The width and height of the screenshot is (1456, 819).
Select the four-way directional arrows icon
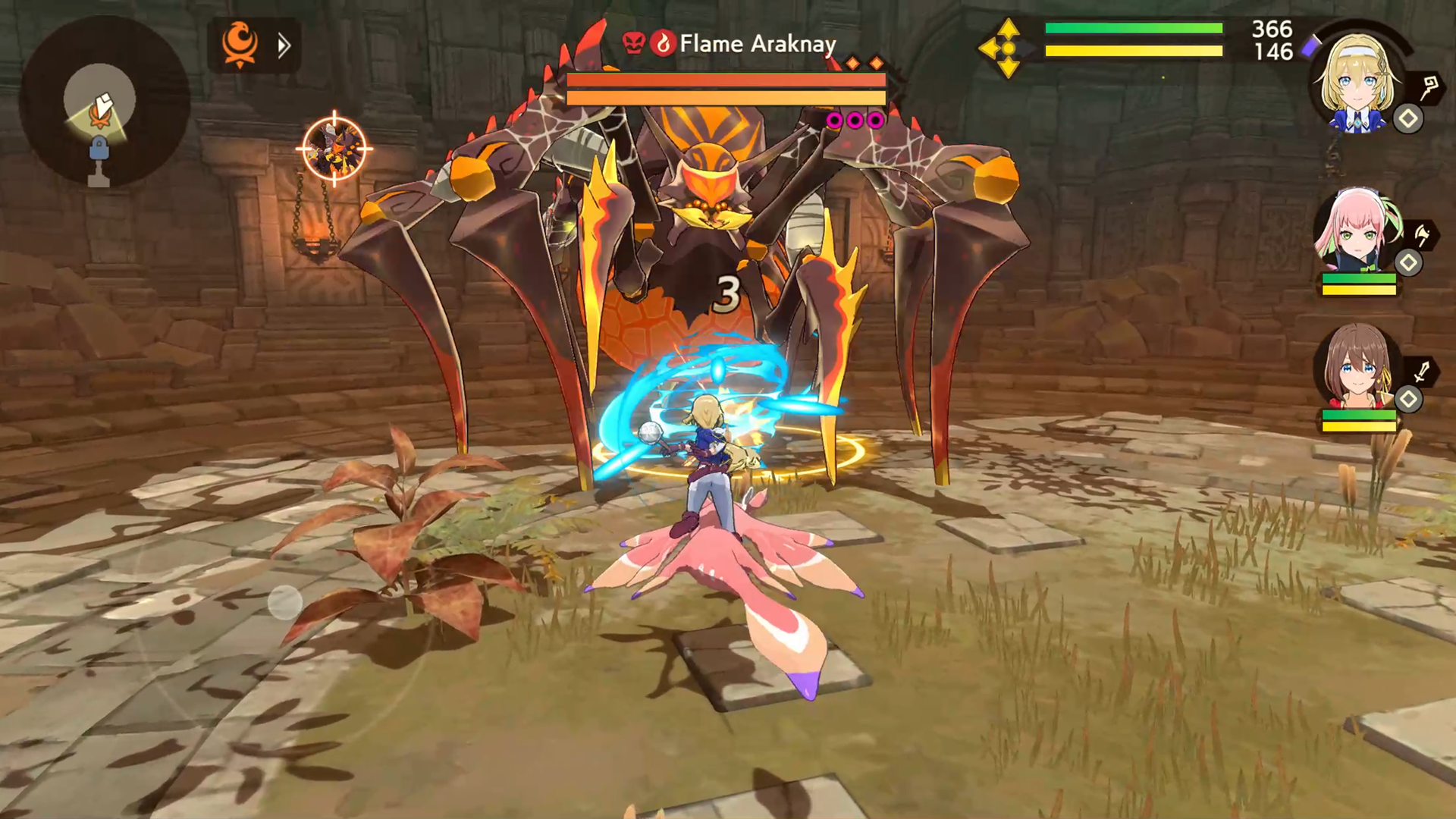click(1008, 47)
